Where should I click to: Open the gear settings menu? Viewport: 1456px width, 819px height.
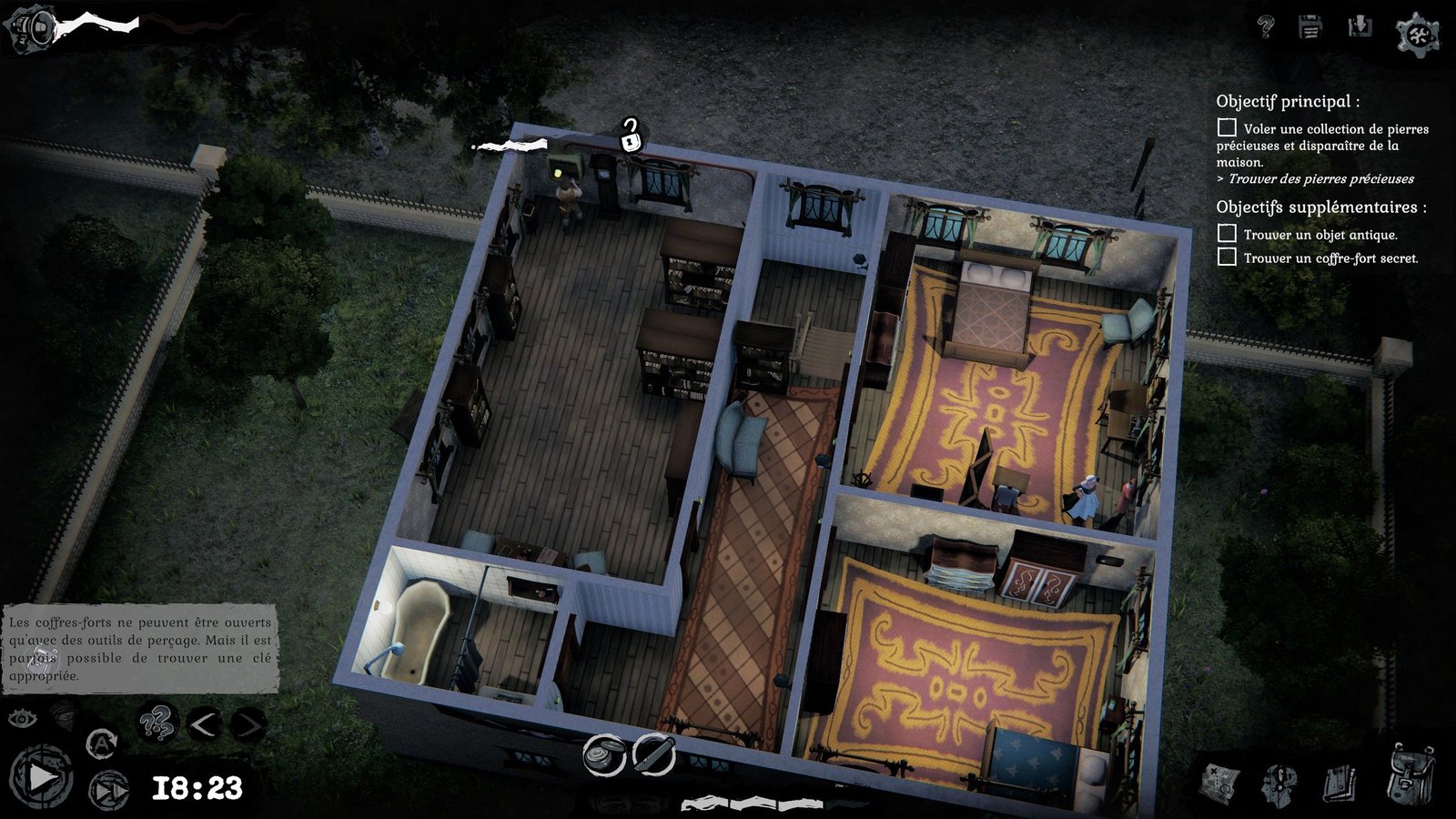pos(1417,35)
